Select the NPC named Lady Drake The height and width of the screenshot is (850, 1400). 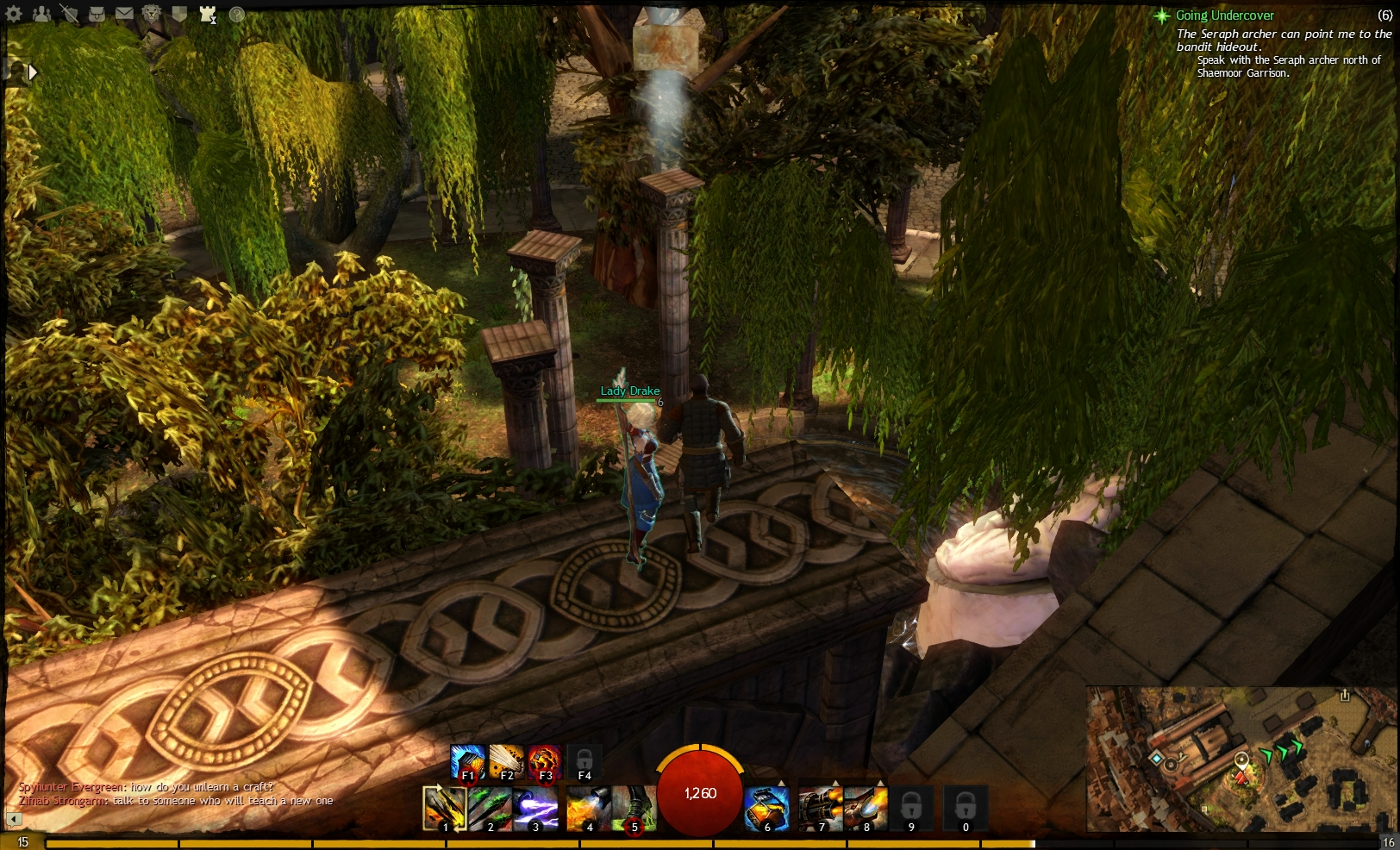coord(628,391)
